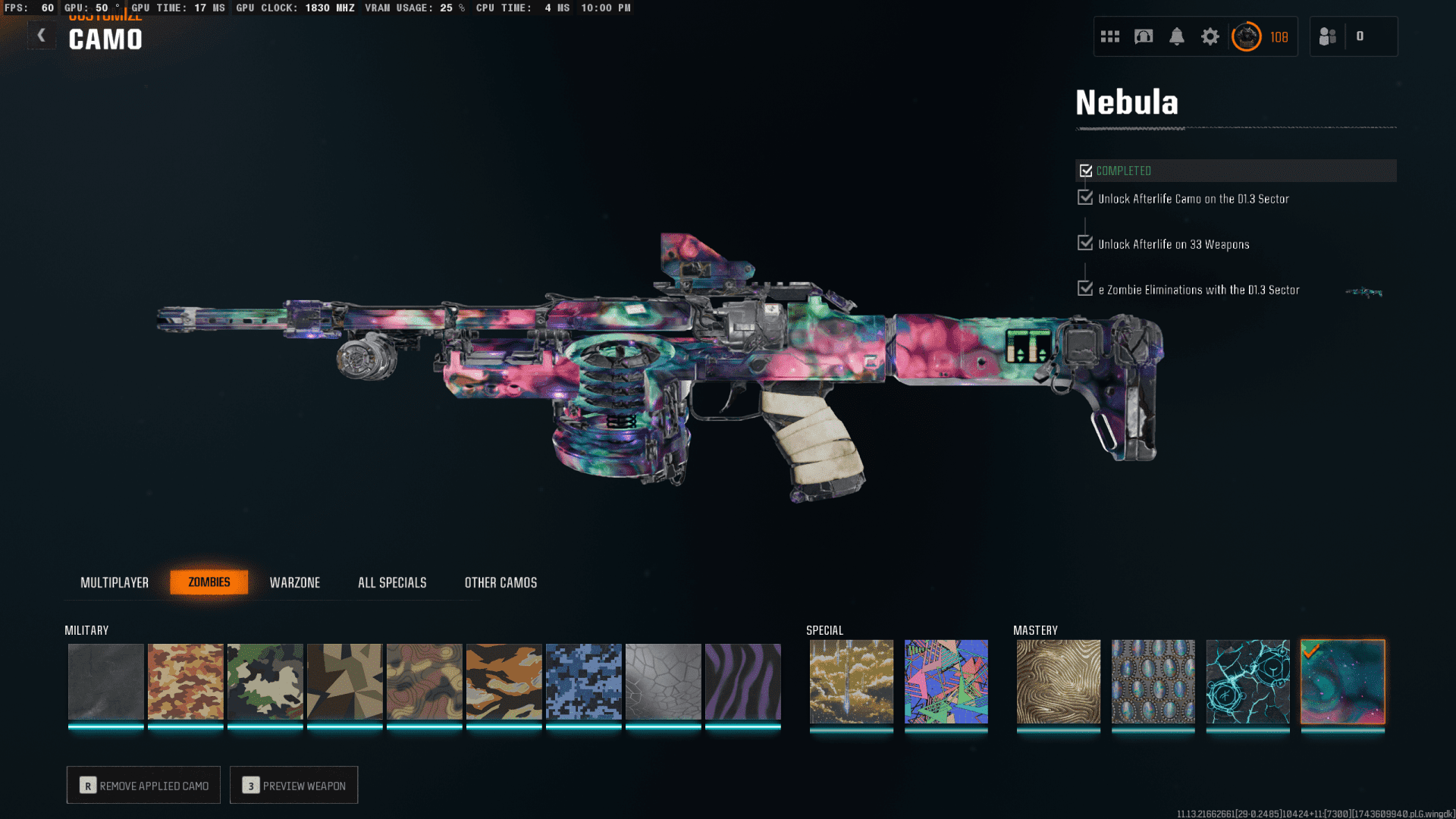The image size is (1456, 819).
Task: Pick the opal gem-studded mastery camo
Action: click(1153, 682)
